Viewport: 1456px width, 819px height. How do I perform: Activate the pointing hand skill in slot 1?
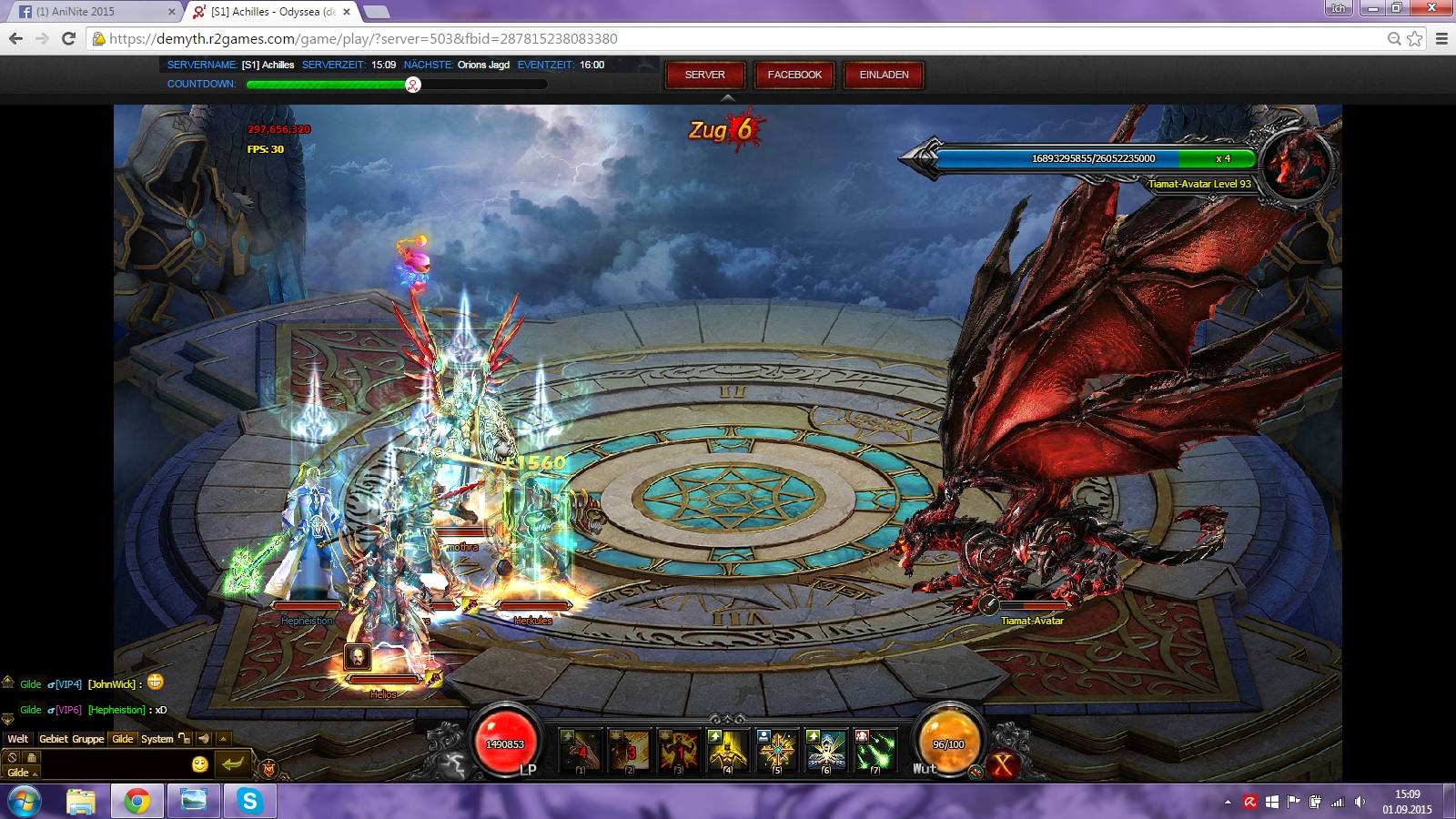581,751
